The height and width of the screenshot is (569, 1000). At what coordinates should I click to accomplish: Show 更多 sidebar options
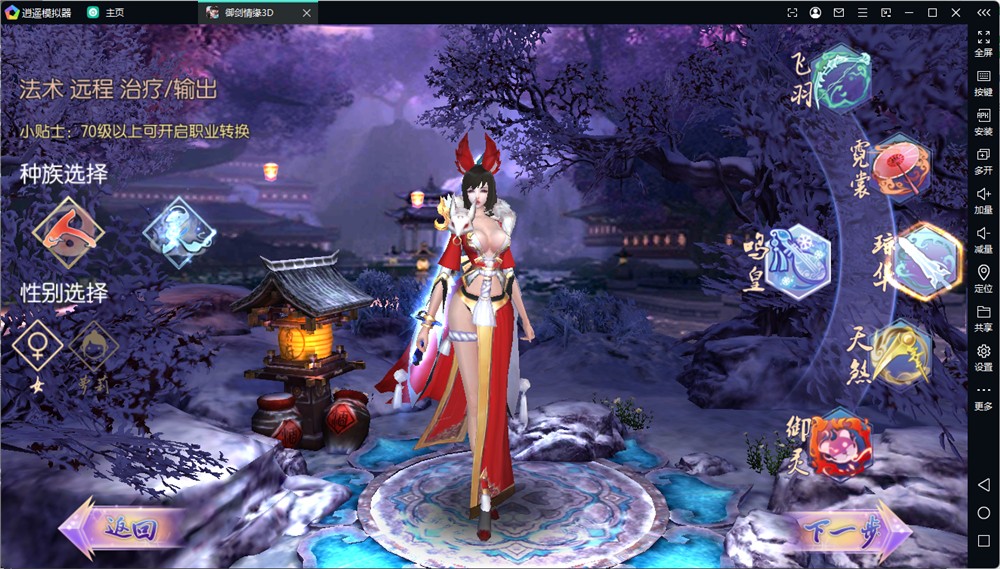(983, 396)
